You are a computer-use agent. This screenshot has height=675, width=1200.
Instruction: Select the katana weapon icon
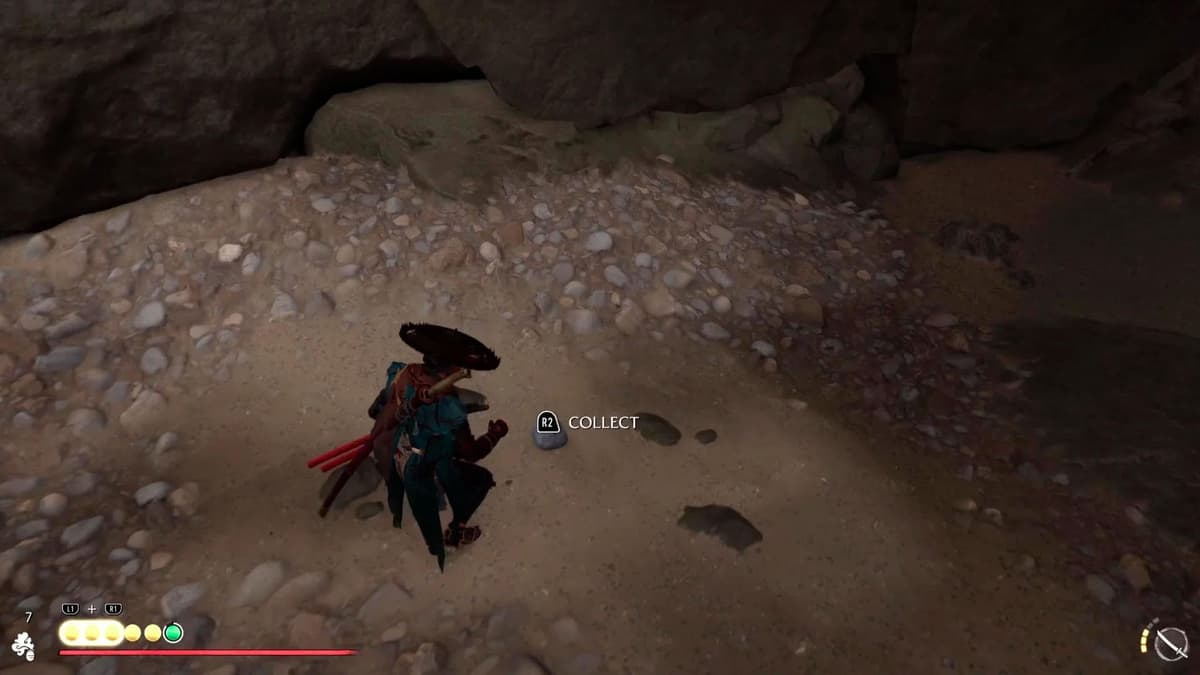click(1169, 644)
